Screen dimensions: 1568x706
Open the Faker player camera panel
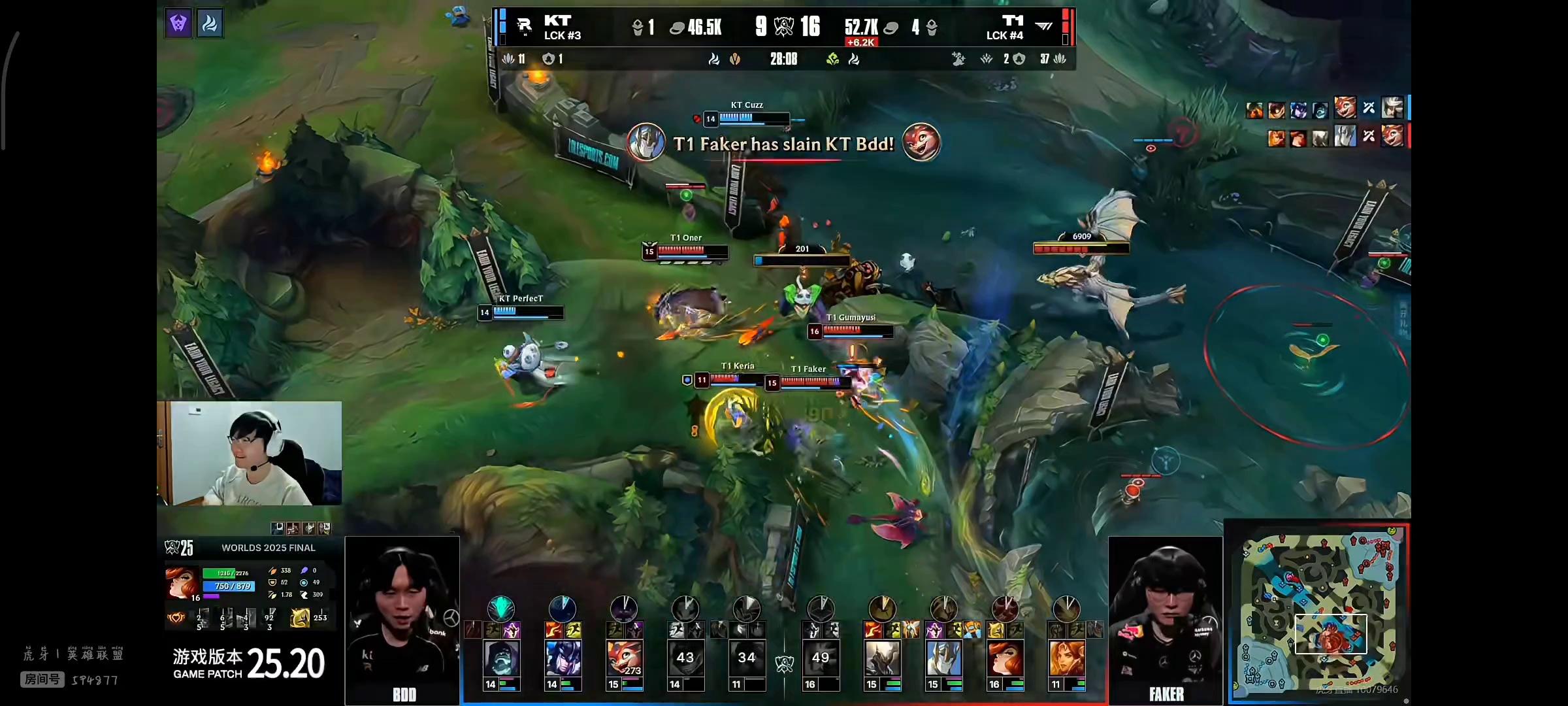pyautogui.click(x=1166, y=620)
